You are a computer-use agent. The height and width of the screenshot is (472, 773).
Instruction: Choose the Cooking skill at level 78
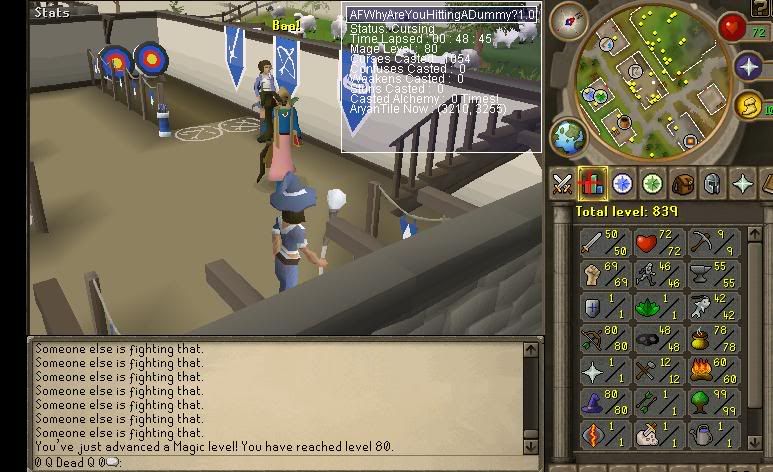point(710,340)
